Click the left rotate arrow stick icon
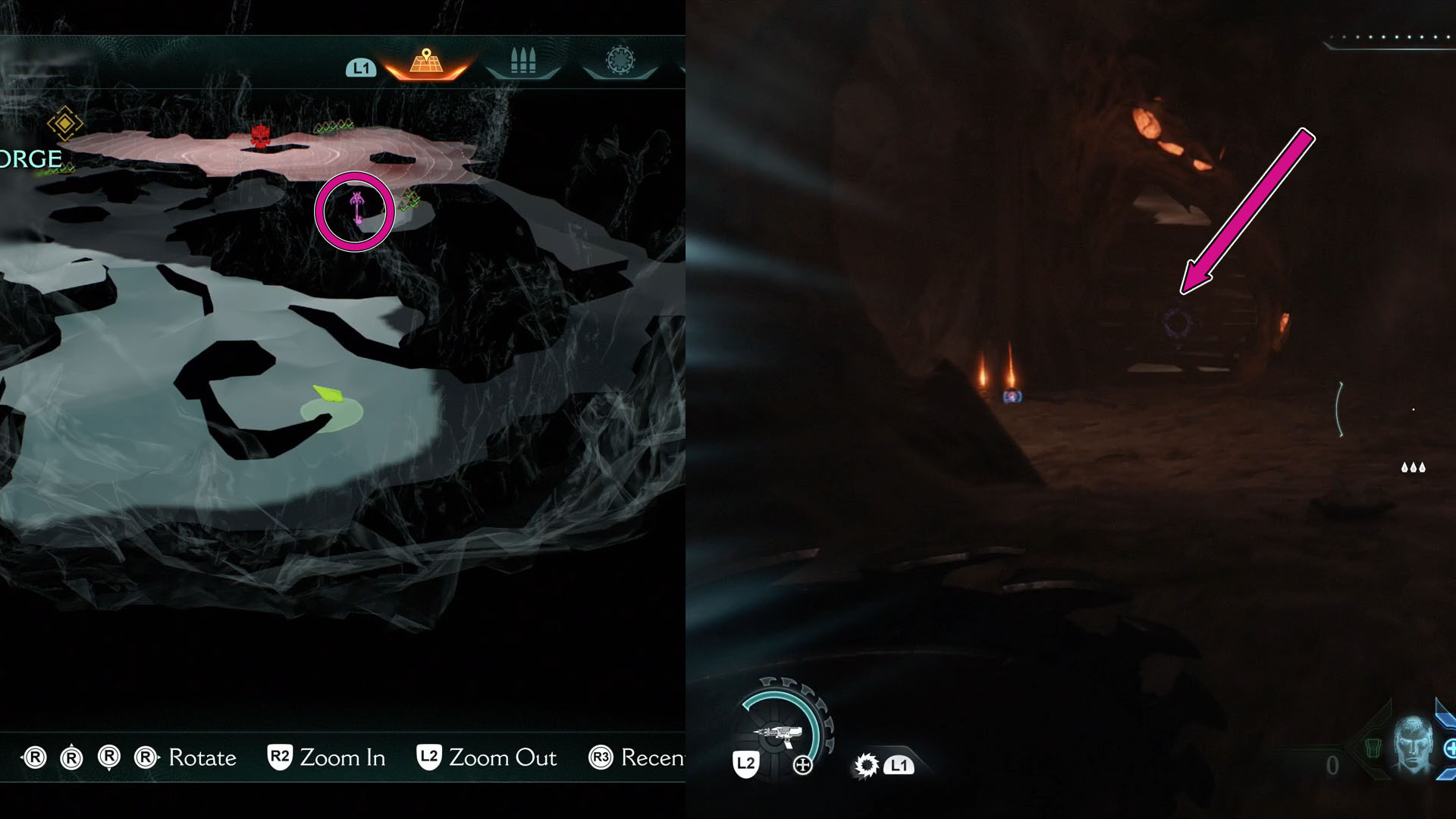Viewport: 1456px width, 819px height. pos(36,757)
